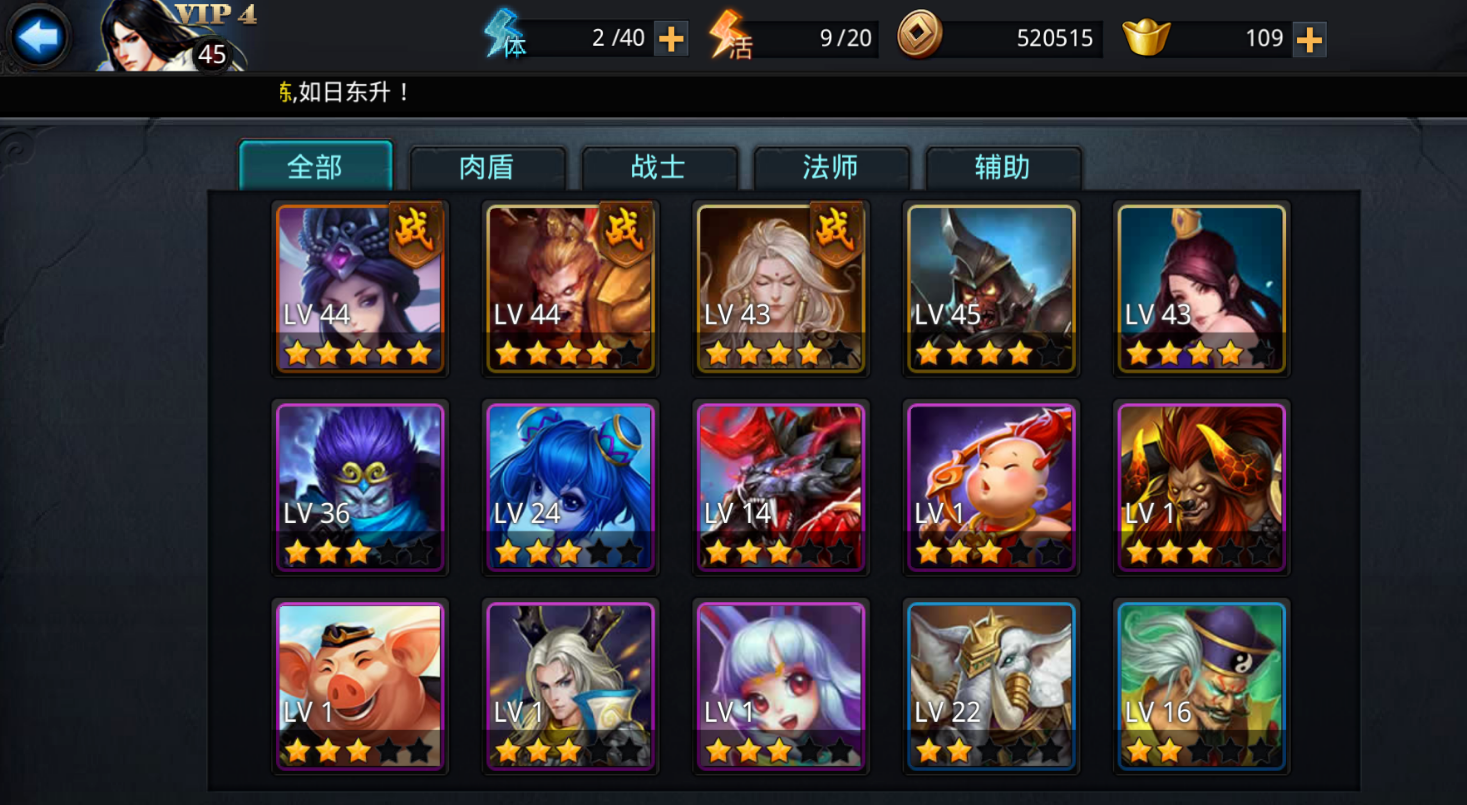Buy gold ingots with the plus next to 109
1467x805 pixels.
[1309, 39]
